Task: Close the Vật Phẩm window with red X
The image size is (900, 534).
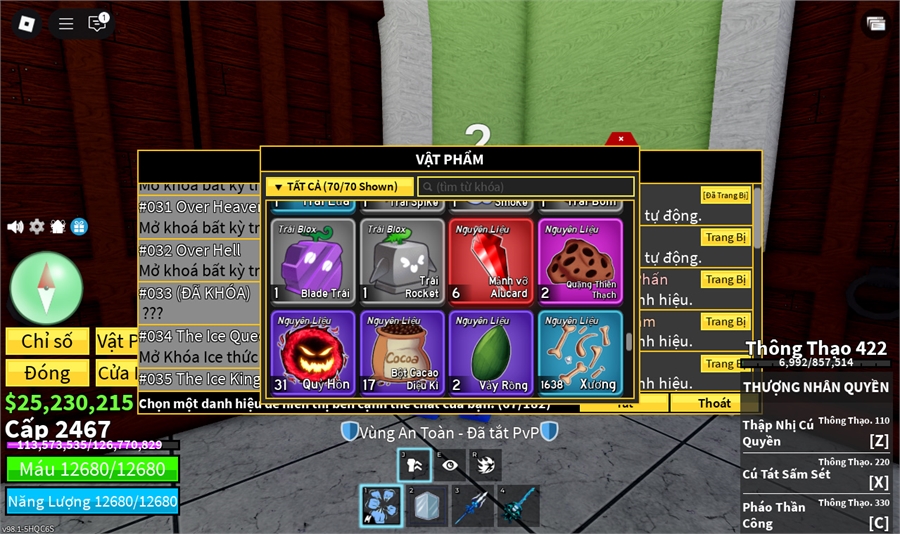Action: 621,139
